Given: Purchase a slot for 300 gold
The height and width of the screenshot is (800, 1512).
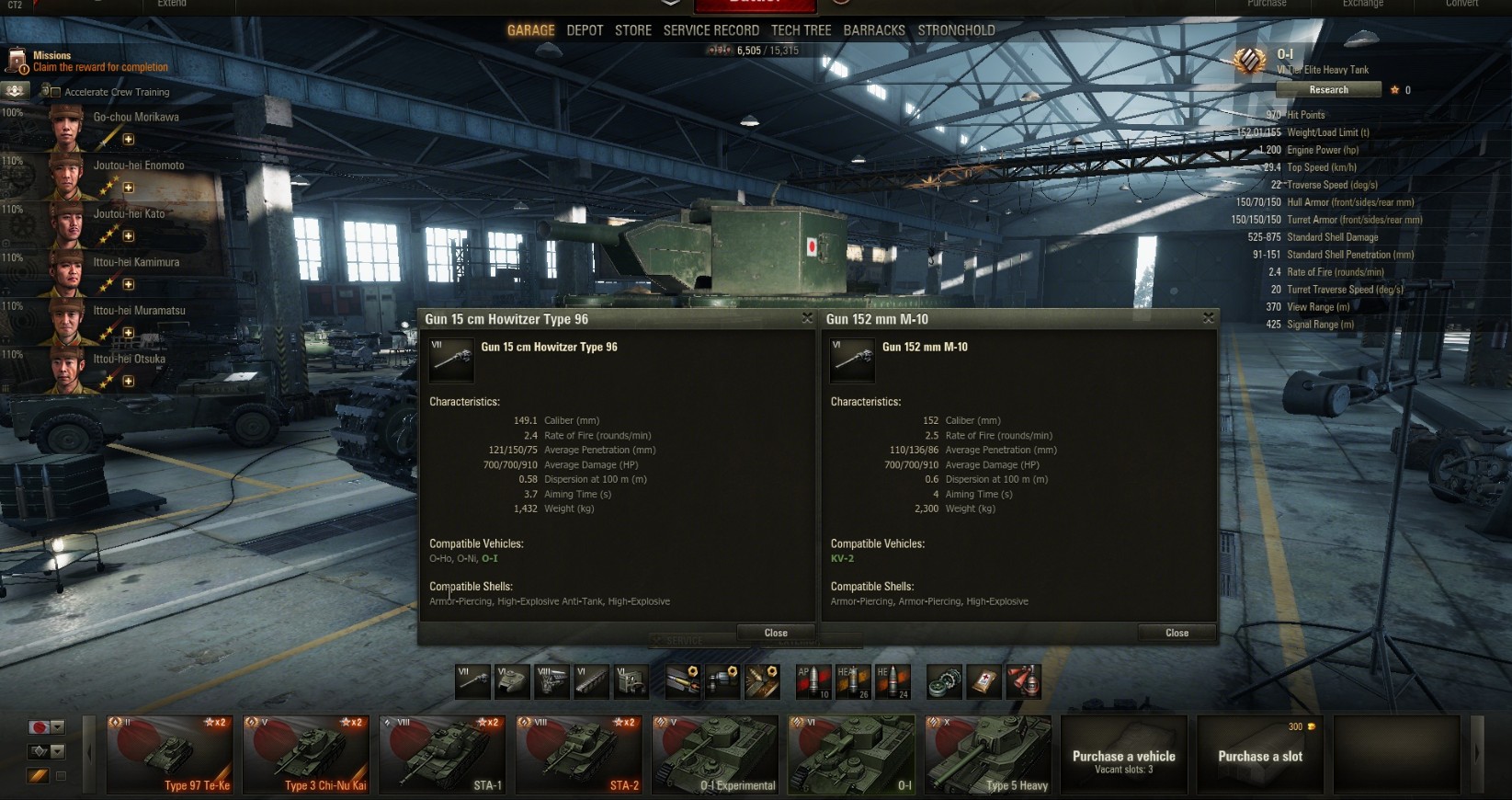Looking at the screenshot, I should pyautogui.click(x=1260, y=756).
